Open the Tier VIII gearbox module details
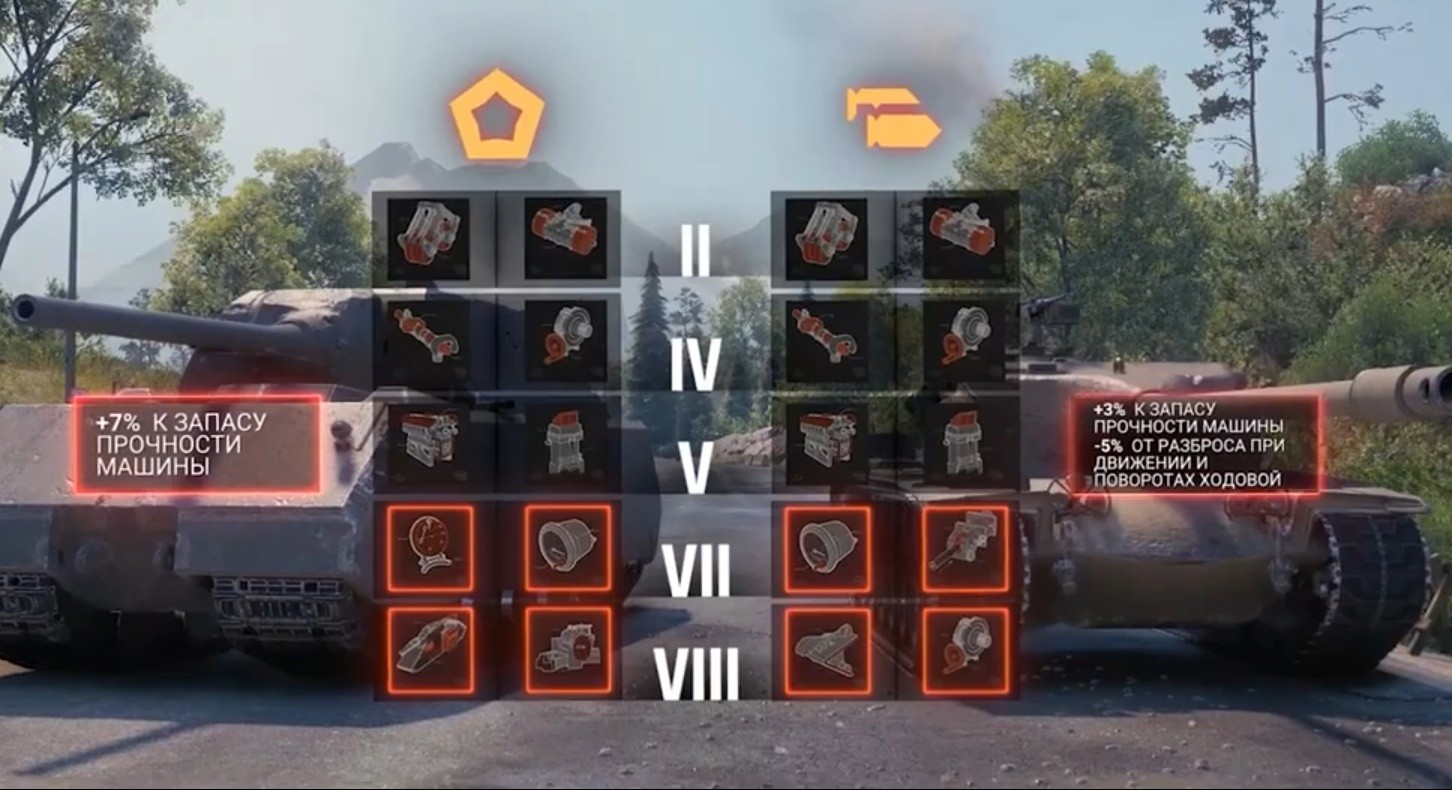 pyautogui.click(x=565, y=650)
